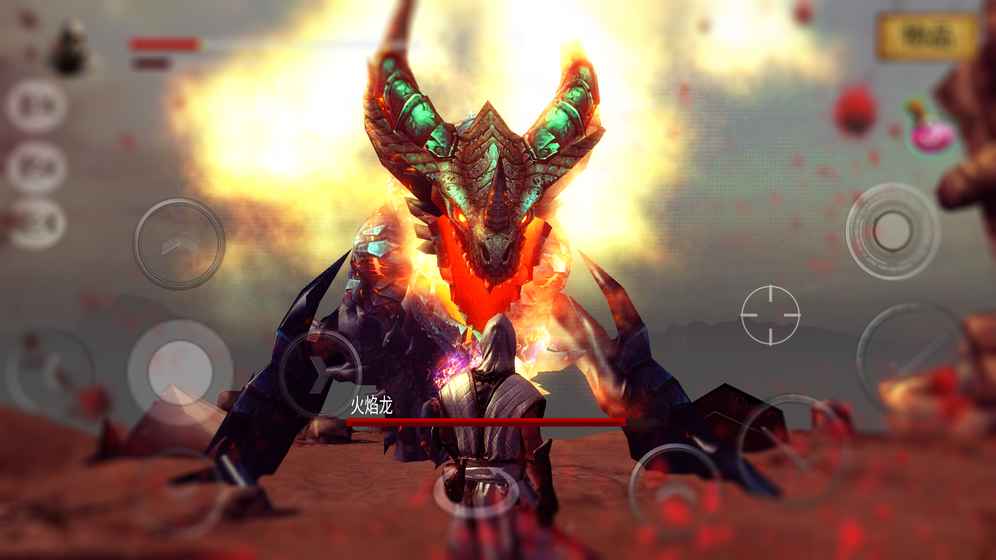The image size is (996, 560).
Task: Tap the yellow button in the top-right corner
Action: pyautogui.click(x=927, y=37)
